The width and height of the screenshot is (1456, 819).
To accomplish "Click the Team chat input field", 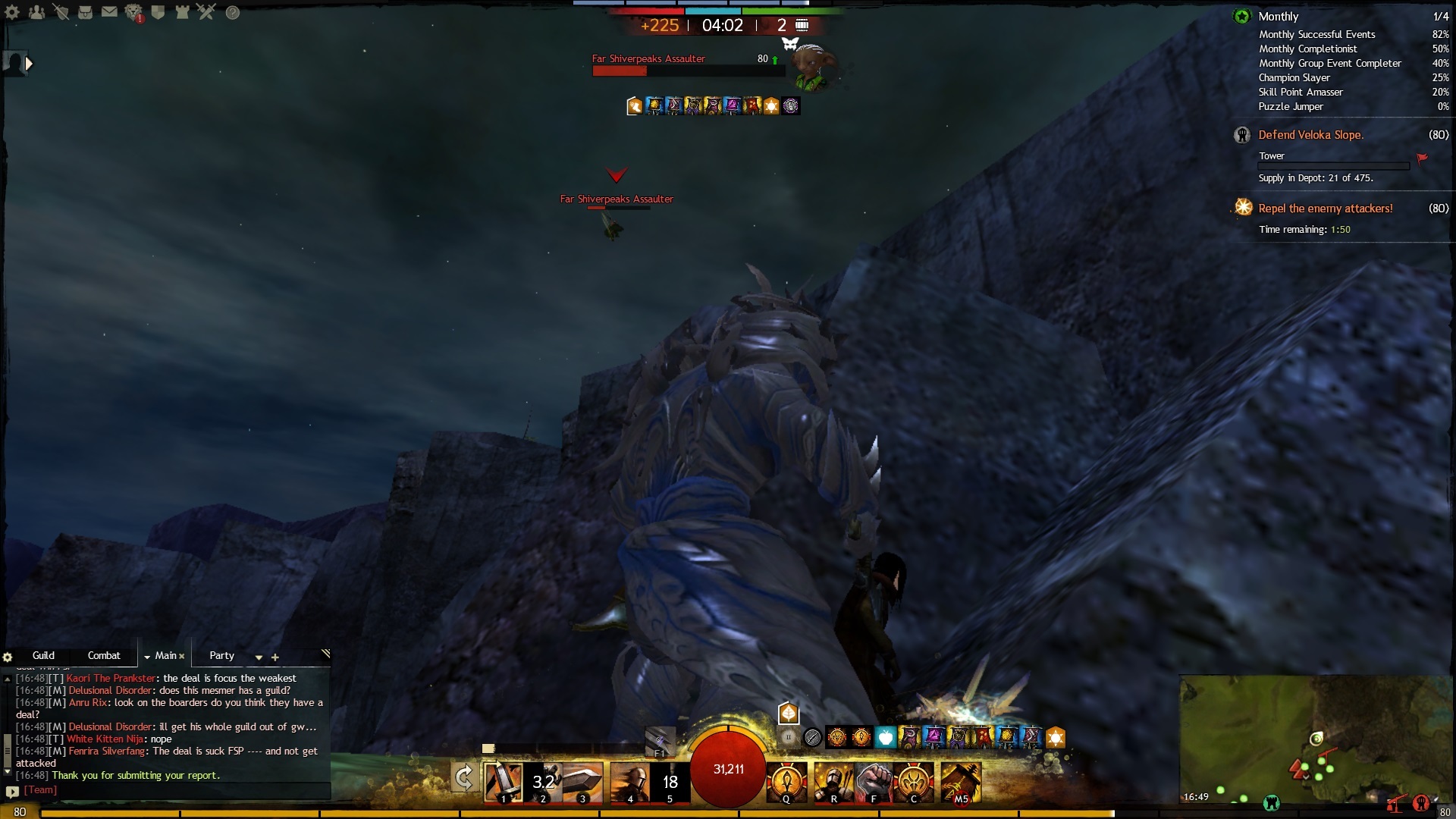I will point(174,790).
